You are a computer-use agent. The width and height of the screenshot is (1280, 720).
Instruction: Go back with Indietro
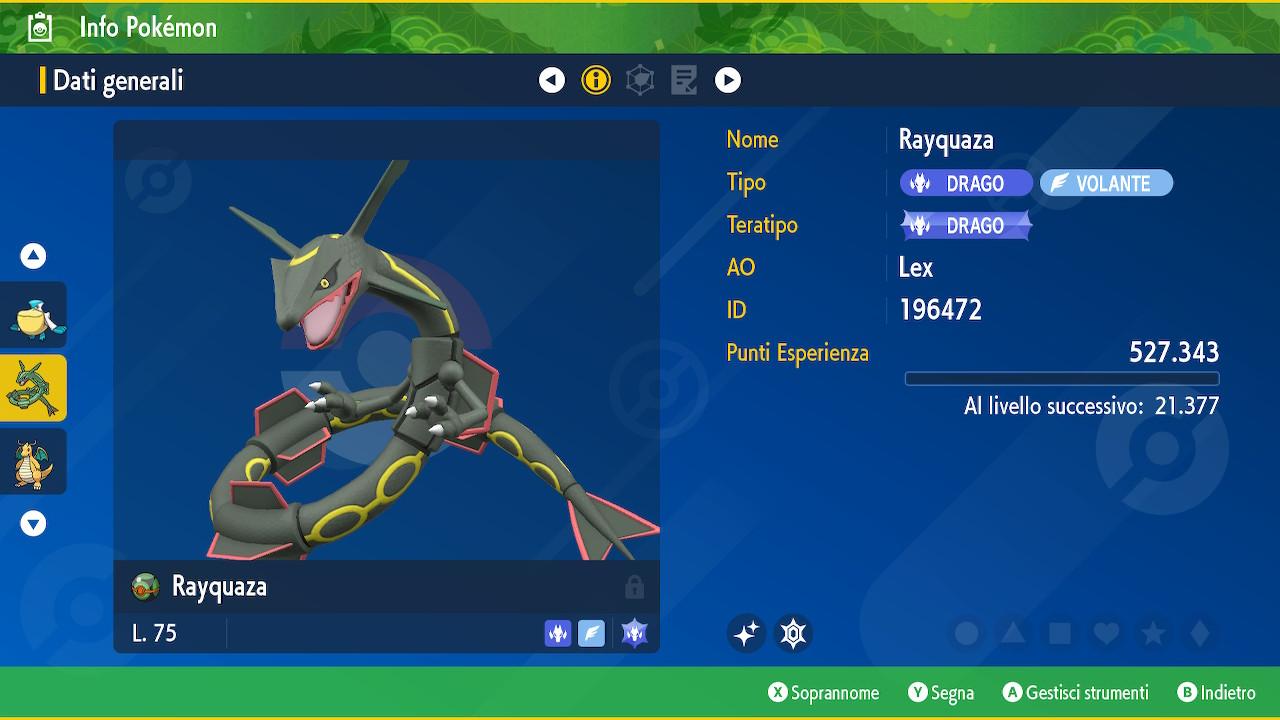coord(1216,693)
